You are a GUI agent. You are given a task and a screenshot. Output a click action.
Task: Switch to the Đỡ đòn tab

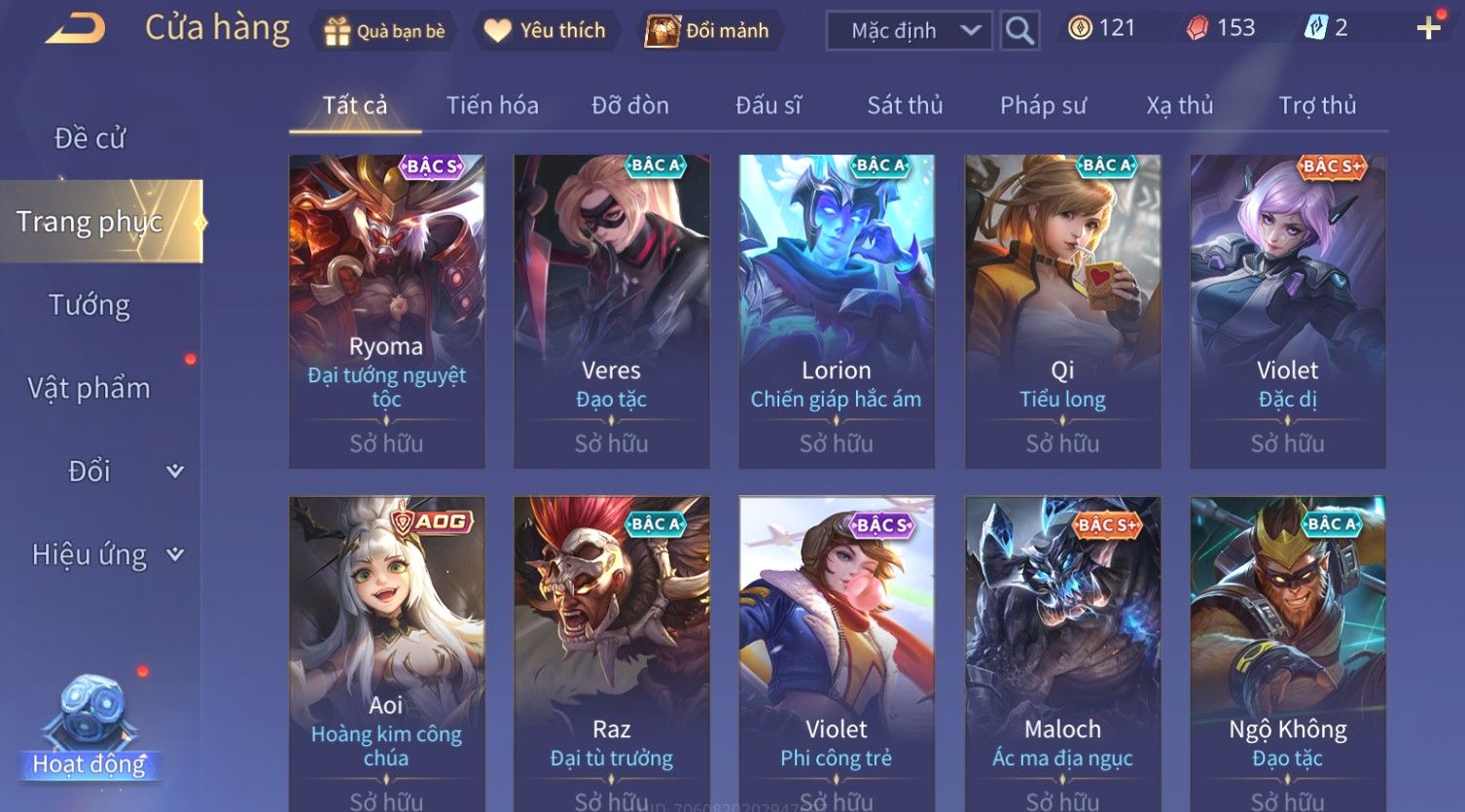point(630,105)
